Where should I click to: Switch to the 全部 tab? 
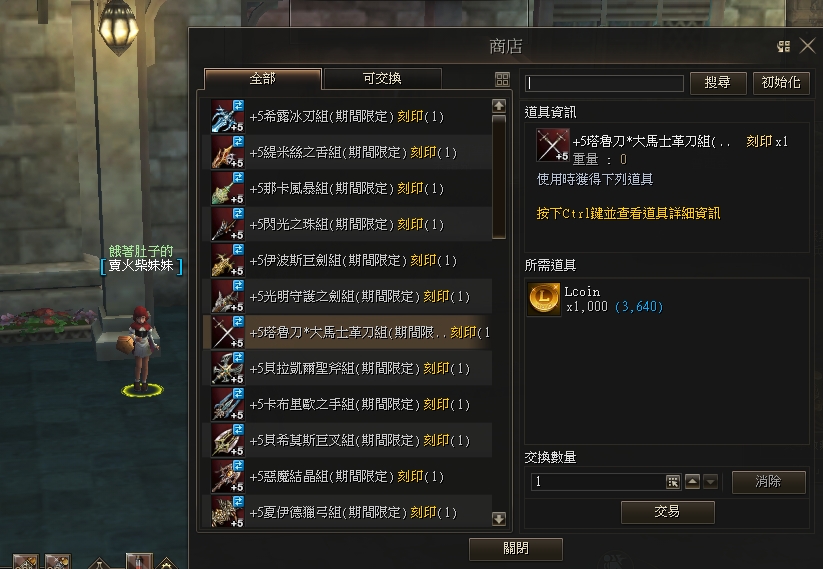(262, 79)
